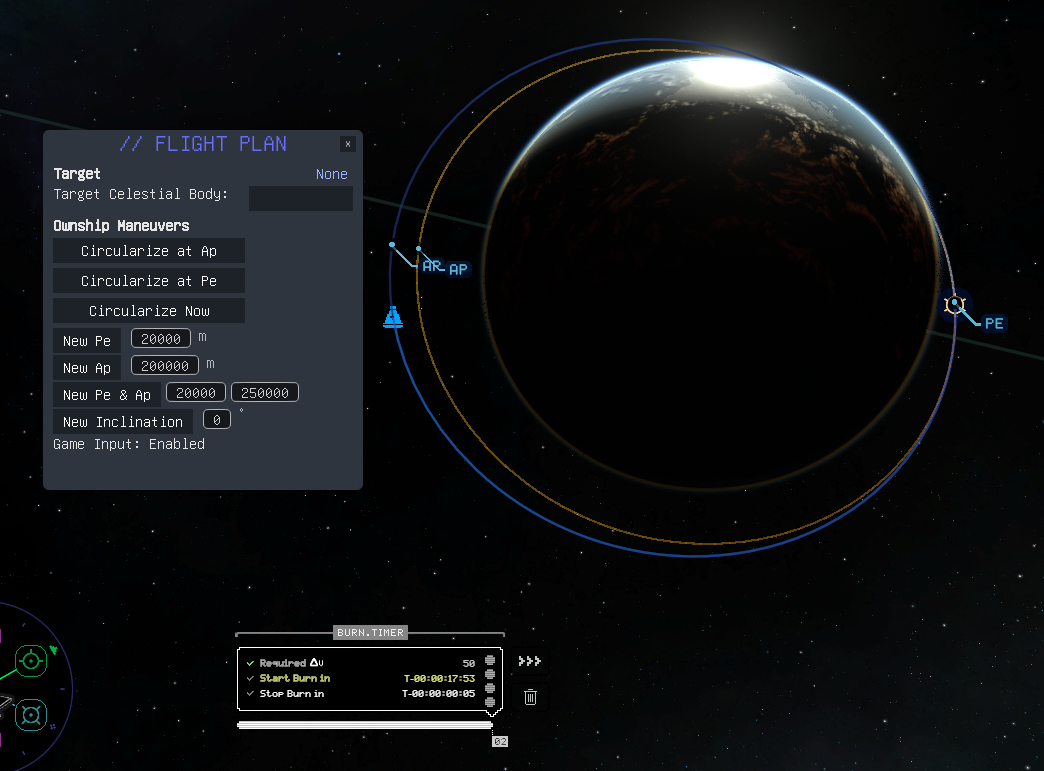
Task: Select the maneuver node marker near PE
Action: 954,303
